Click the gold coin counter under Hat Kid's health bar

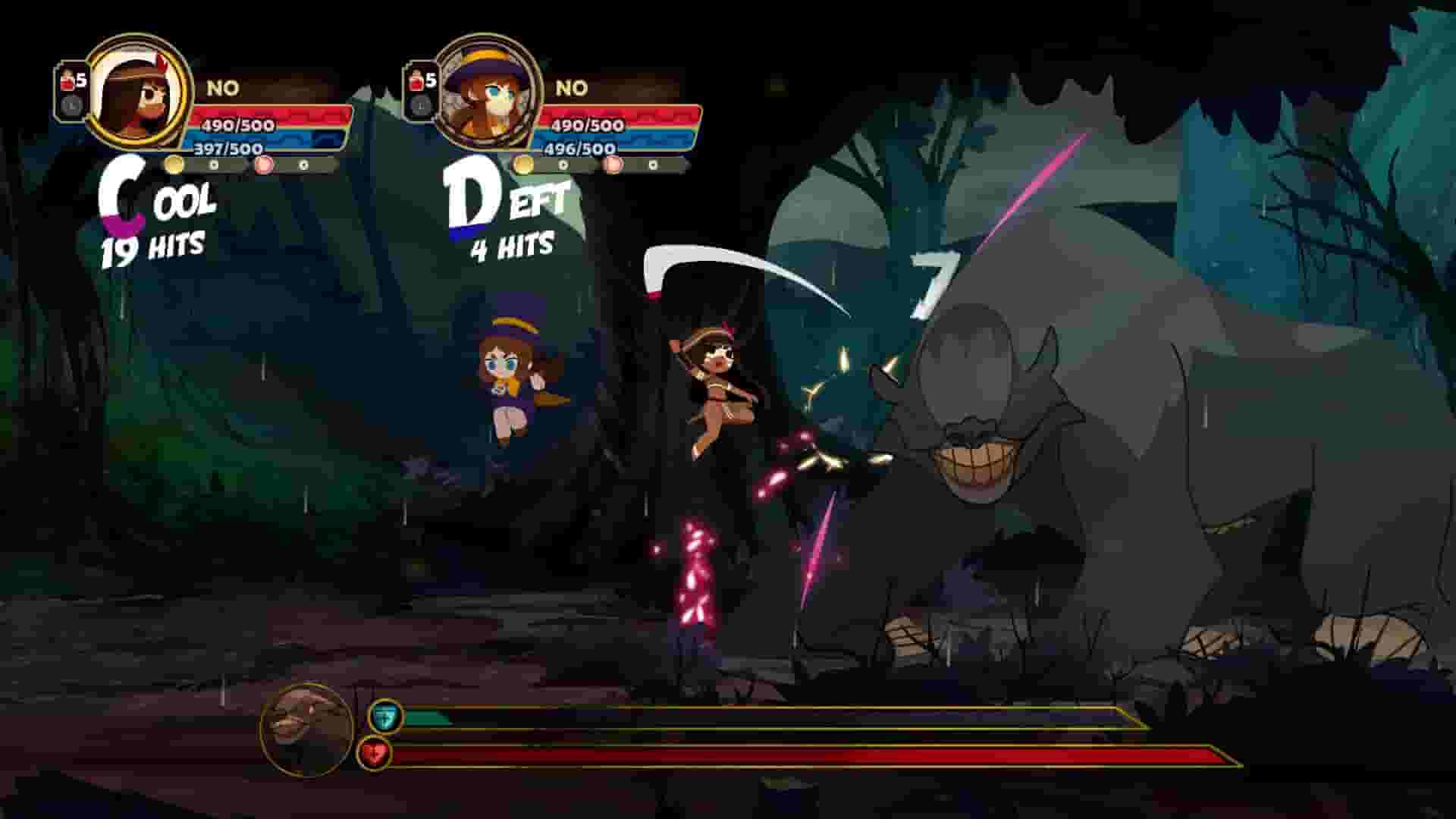[523, 163]
